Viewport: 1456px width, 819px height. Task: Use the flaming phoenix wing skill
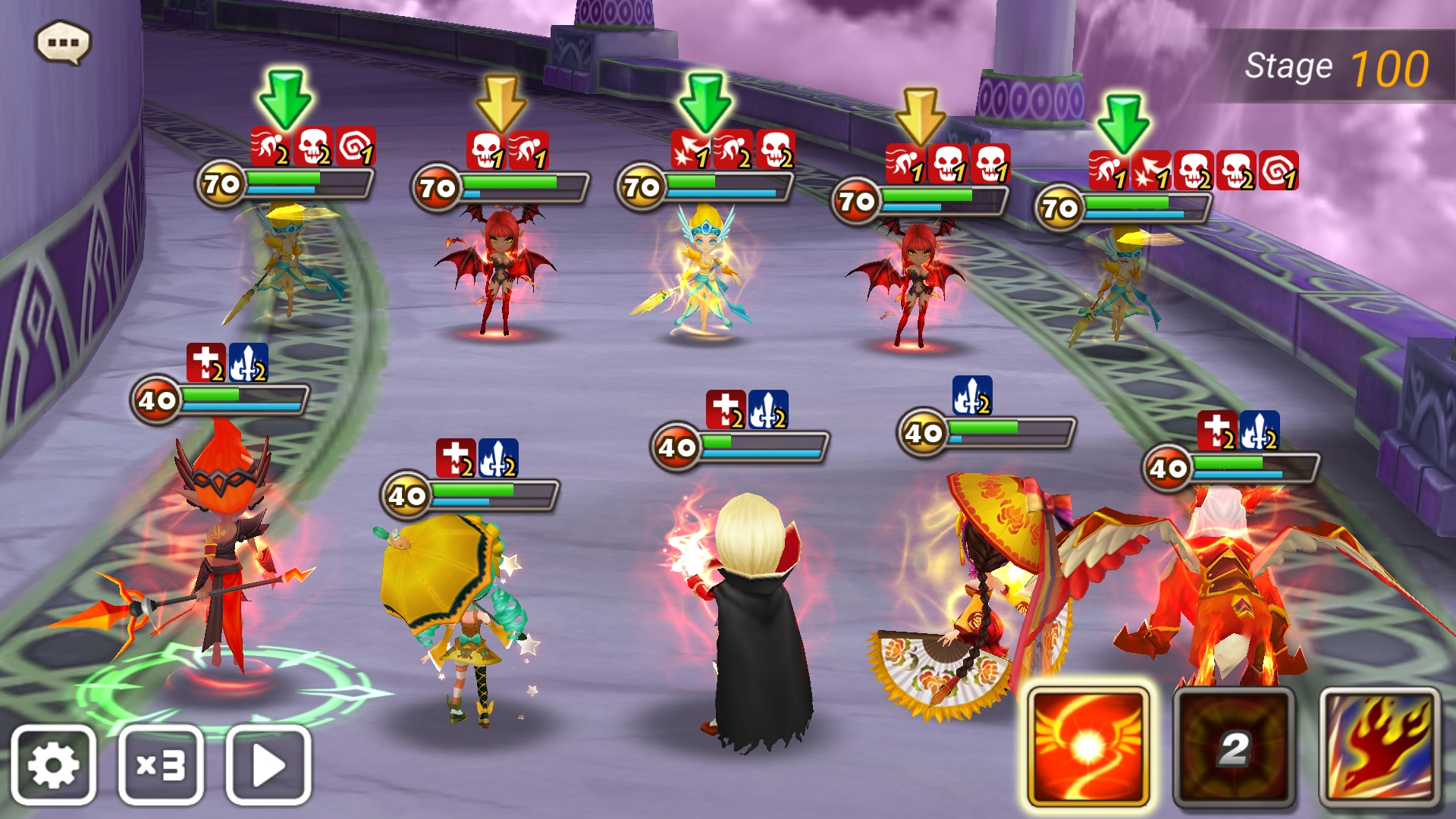coord(1379,747)
